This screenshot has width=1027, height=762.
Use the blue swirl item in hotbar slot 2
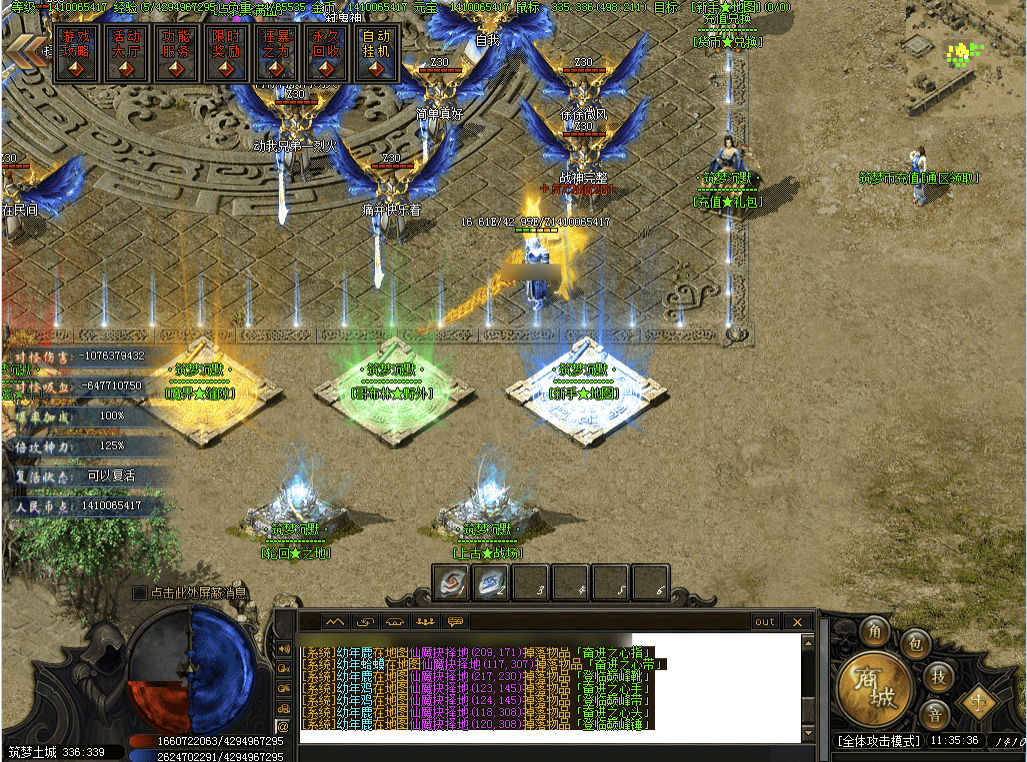(x=491, y=583)
